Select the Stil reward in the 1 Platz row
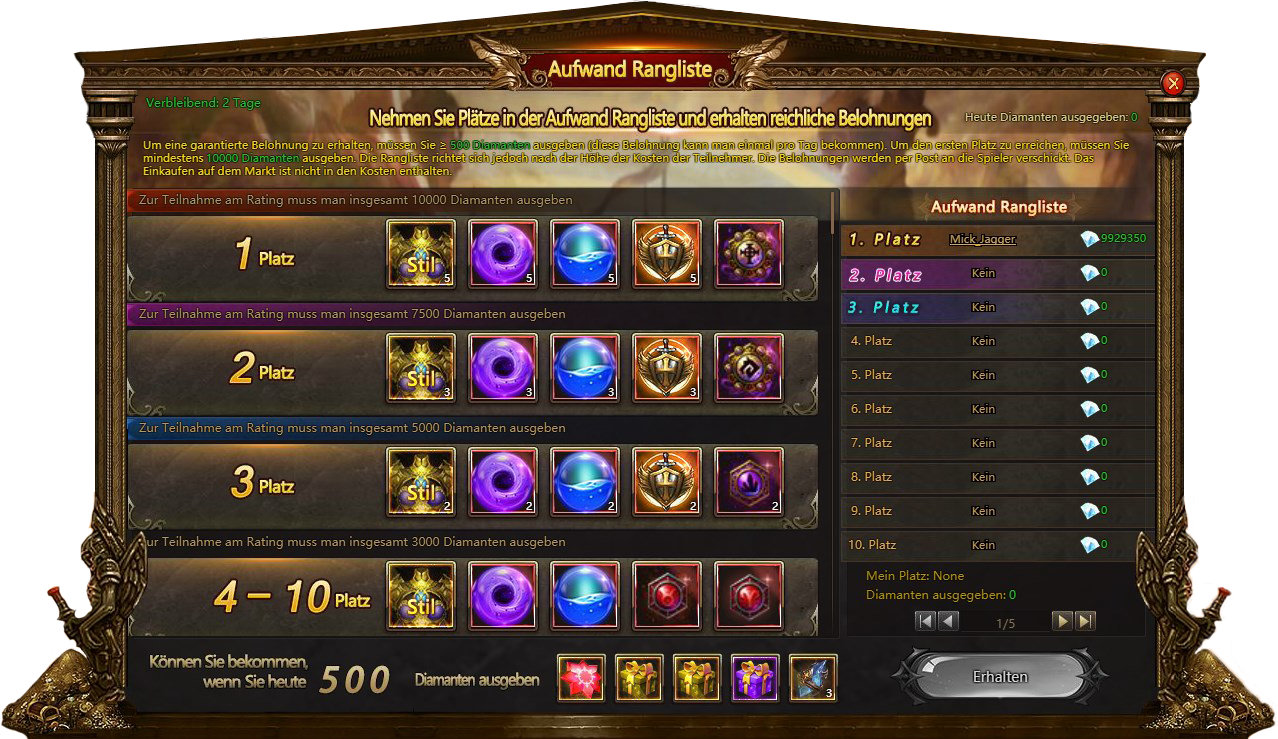1278x739 pixels. pos(421,254)
